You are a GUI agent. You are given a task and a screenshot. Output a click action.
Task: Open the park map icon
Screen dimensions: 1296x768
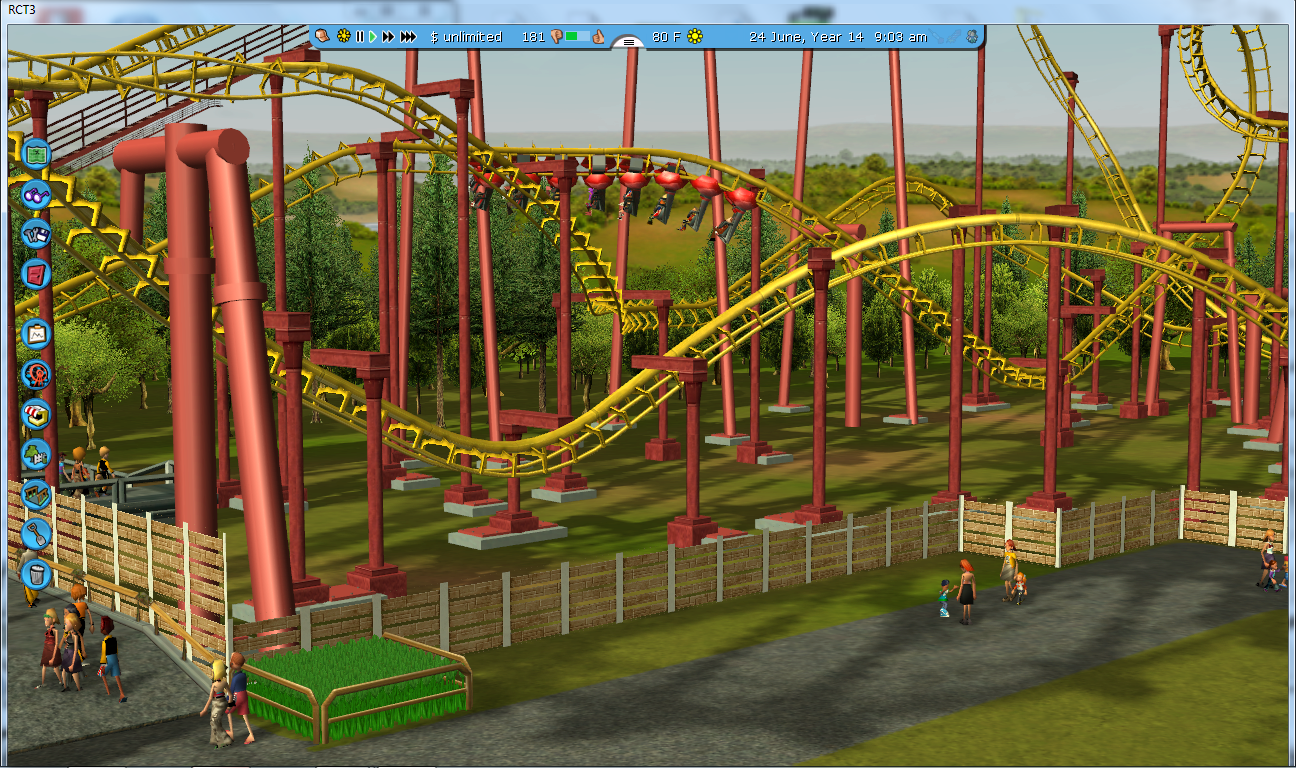pos(37,154)
